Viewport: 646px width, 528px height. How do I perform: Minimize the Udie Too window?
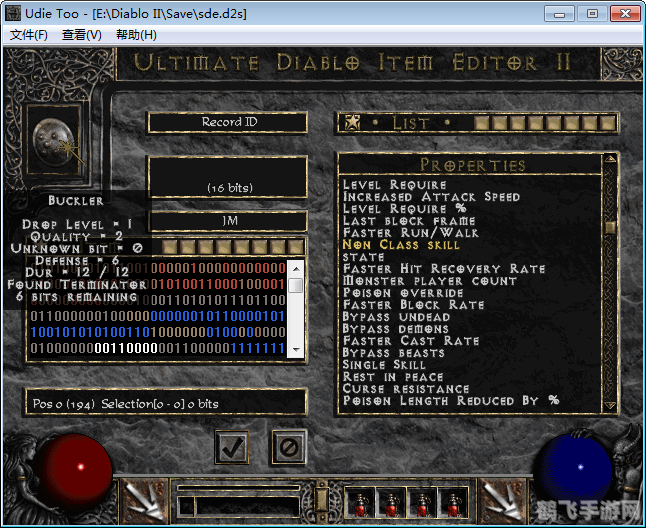point(560,13)
